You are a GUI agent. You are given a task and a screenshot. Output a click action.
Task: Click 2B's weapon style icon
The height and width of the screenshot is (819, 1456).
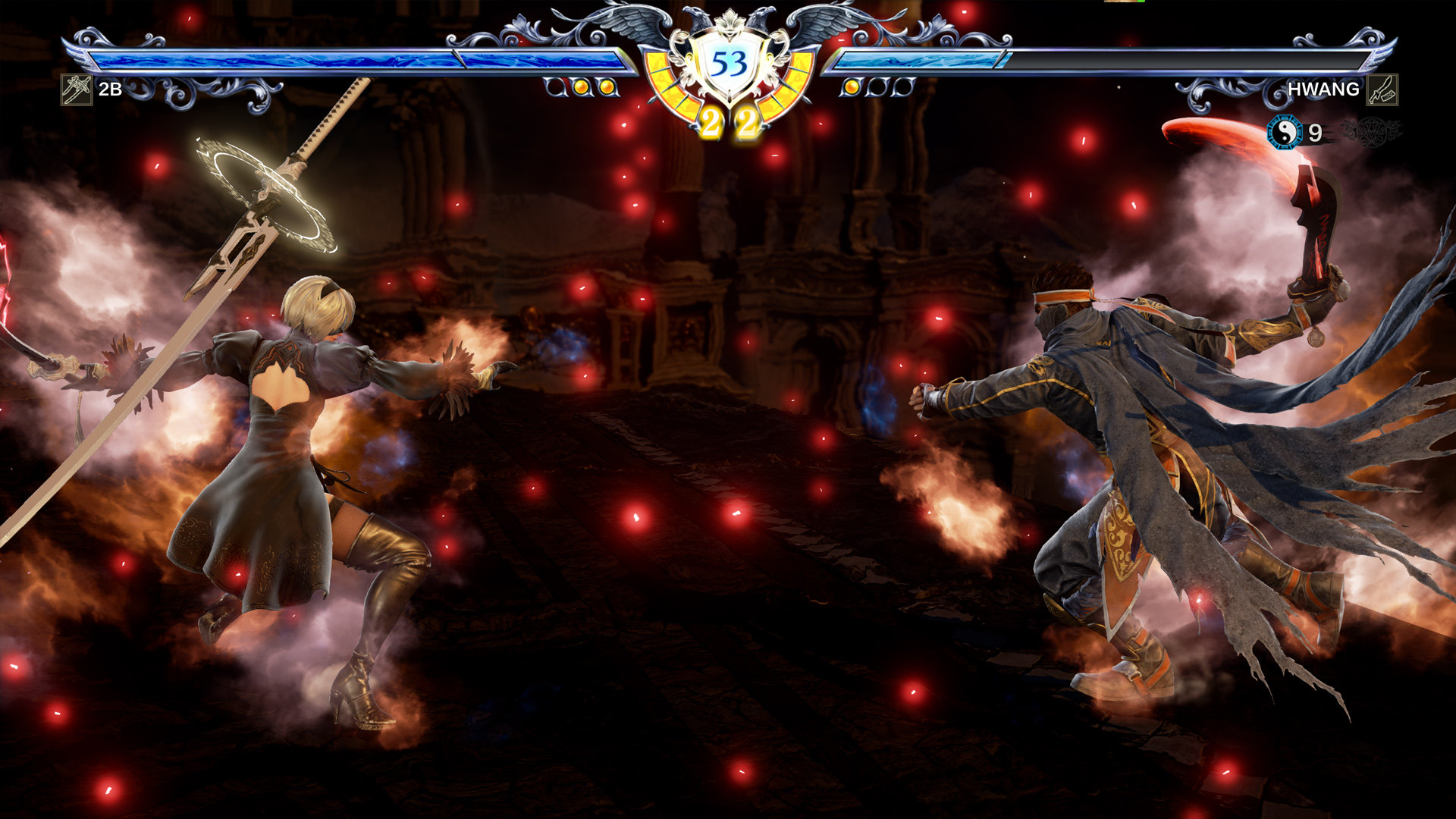click(77, 89)
